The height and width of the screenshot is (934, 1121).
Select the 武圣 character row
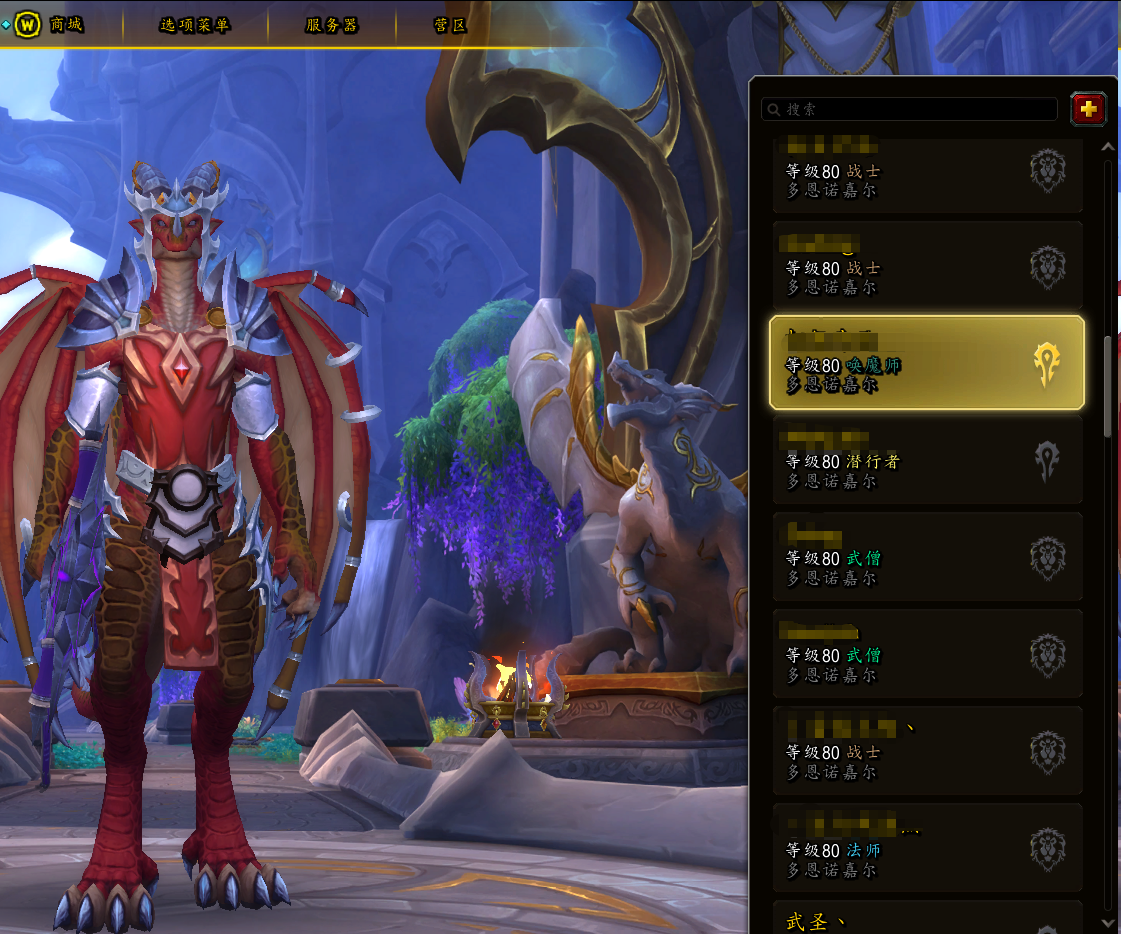927,918
